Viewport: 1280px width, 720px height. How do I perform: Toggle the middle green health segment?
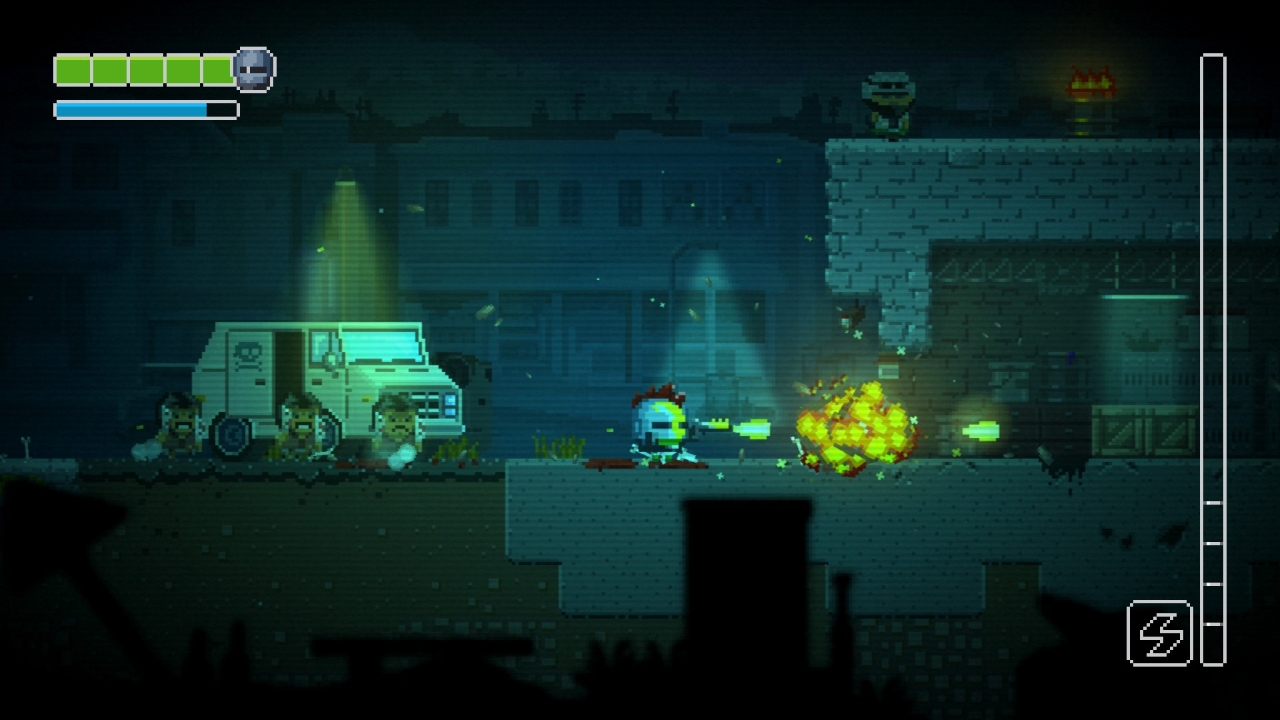[145, 68]
